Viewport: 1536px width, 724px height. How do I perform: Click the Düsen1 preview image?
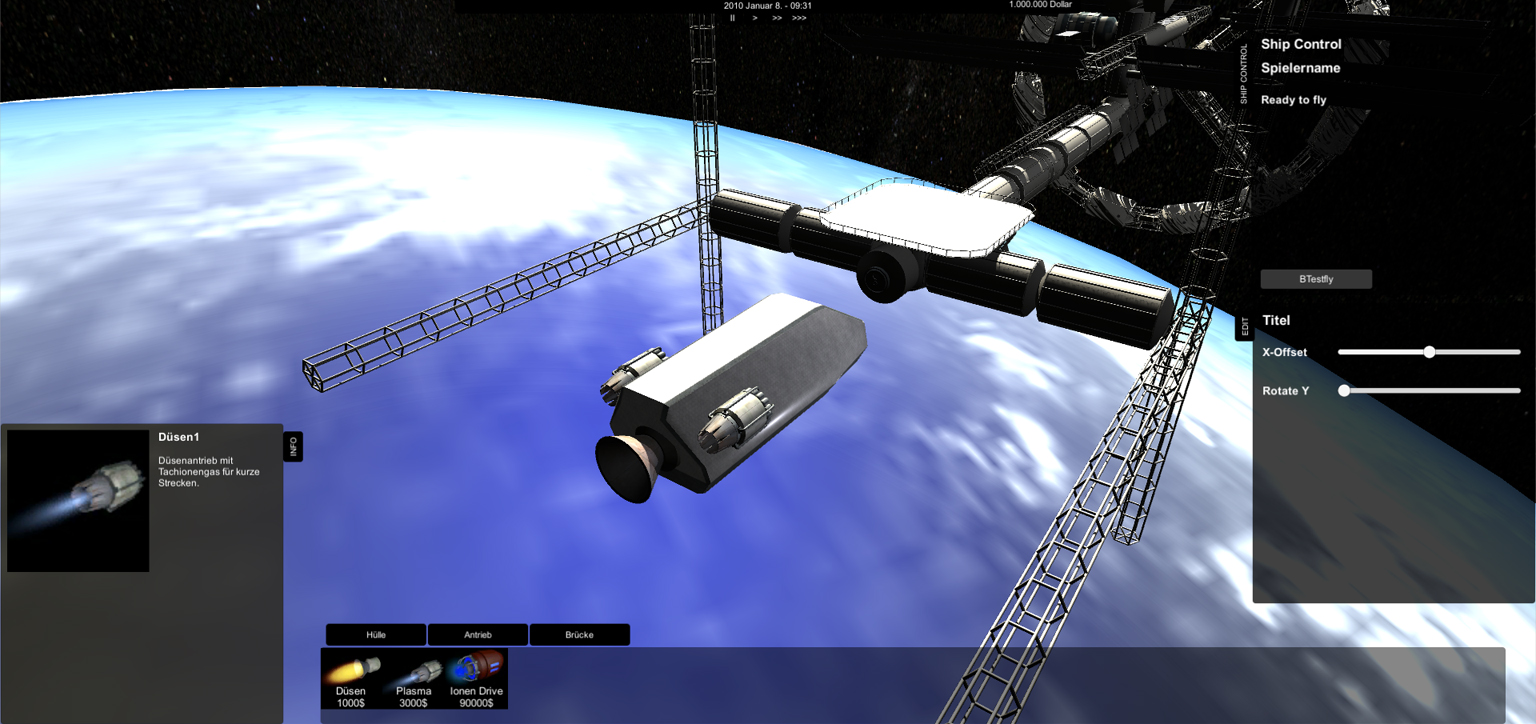(x=78, y=501)
